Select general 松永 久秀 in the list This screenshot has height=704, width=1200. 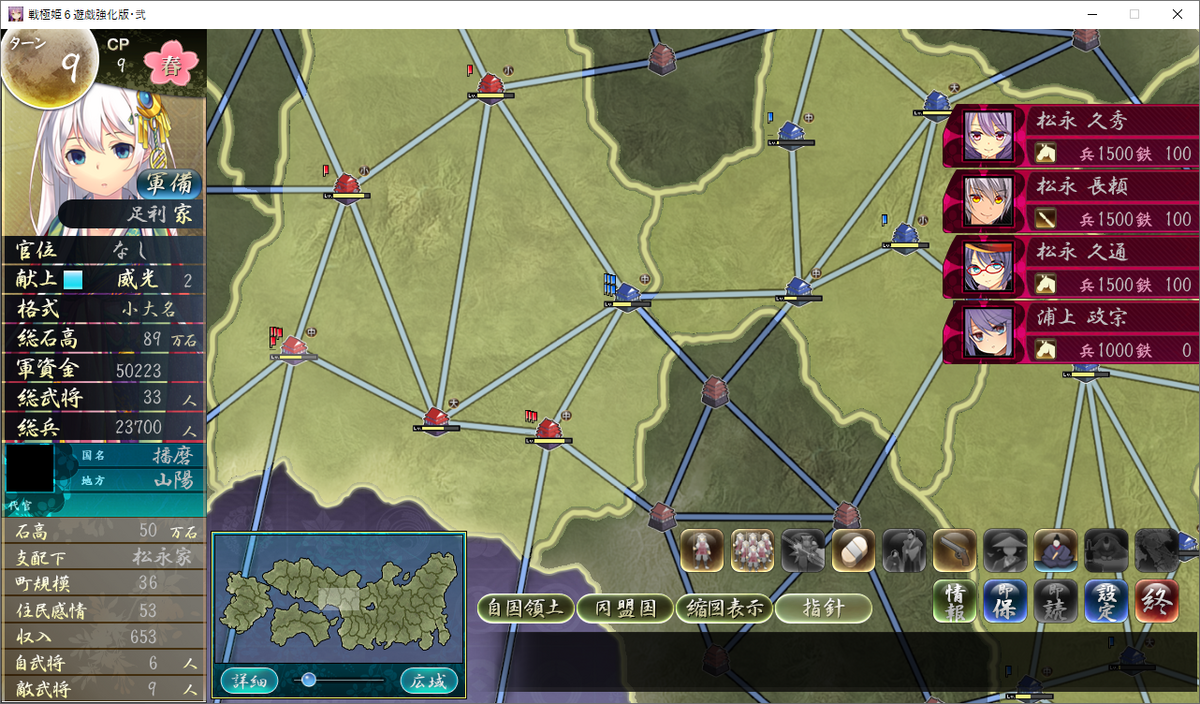1071,136
